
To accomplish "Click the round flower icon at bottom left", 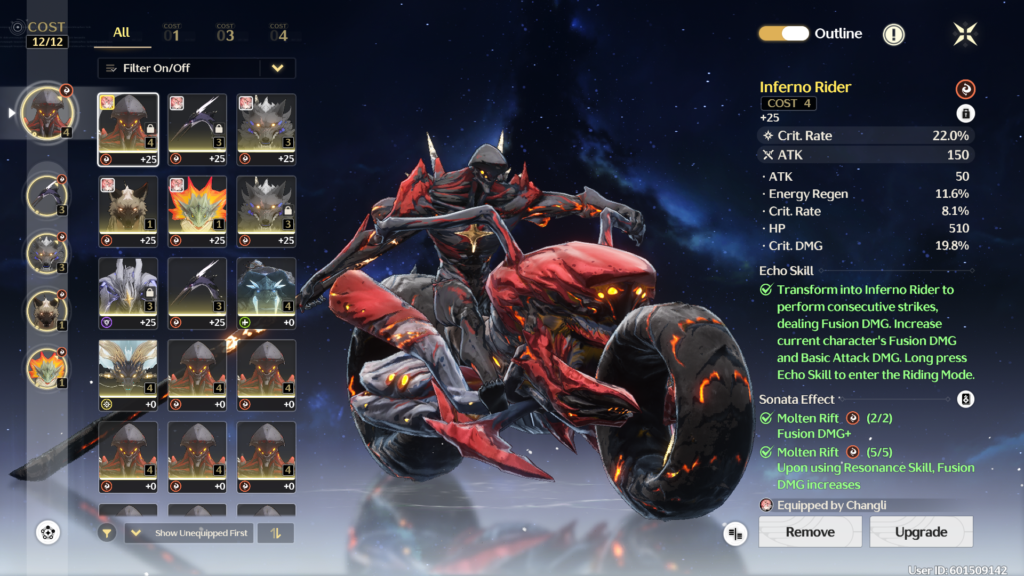I will click(47, 533).
